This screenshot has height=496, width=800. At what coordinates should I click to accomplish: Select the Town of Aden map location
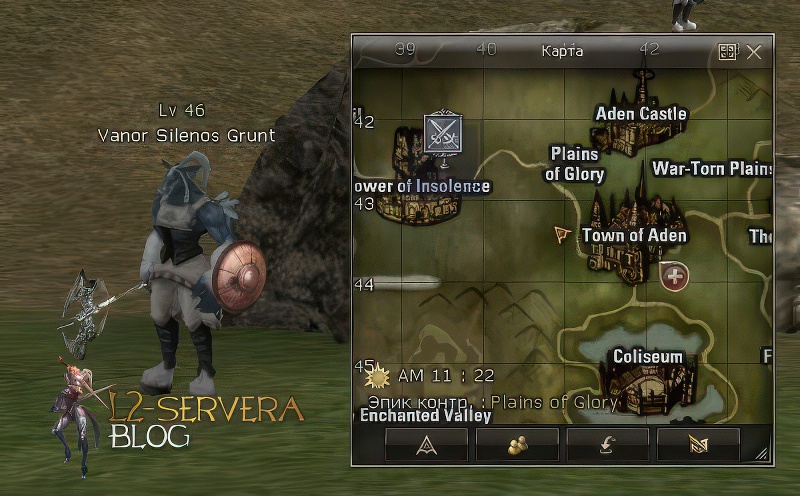pos(634,236)
